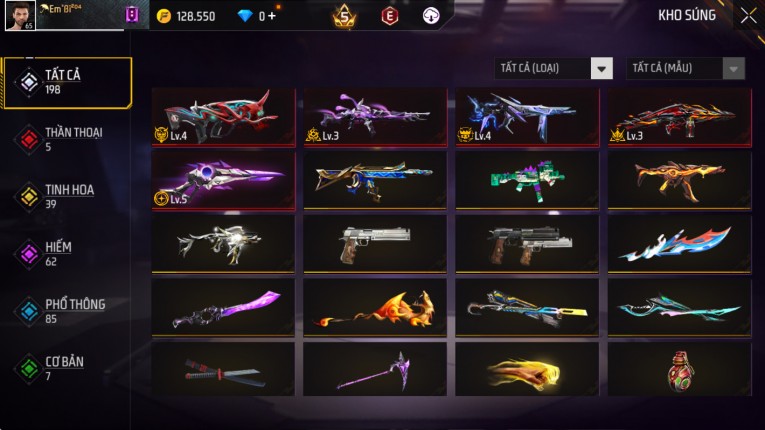Show the Hiếm rarity skins
The width and height of the screenshot is (765, 430).
coord(67,253)
